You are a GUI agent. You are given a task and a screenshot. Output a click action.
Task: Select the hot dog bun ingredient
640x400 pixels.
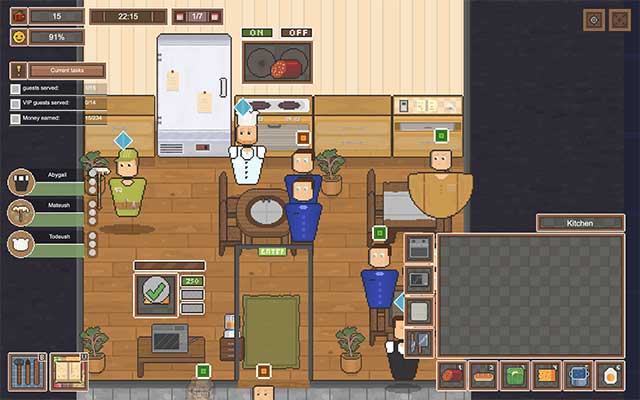[483, 376]
